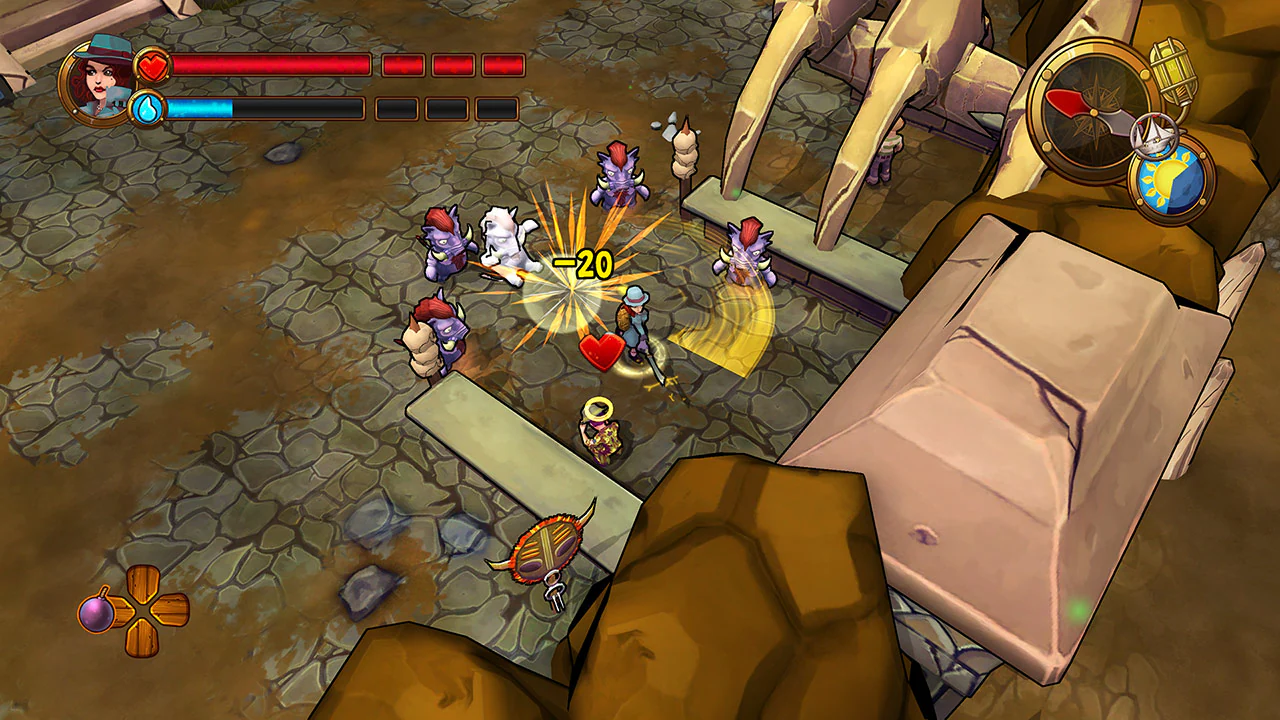Expand the left arrow of the d-pad cluster

pyautogui.click(x=120, y=610)
